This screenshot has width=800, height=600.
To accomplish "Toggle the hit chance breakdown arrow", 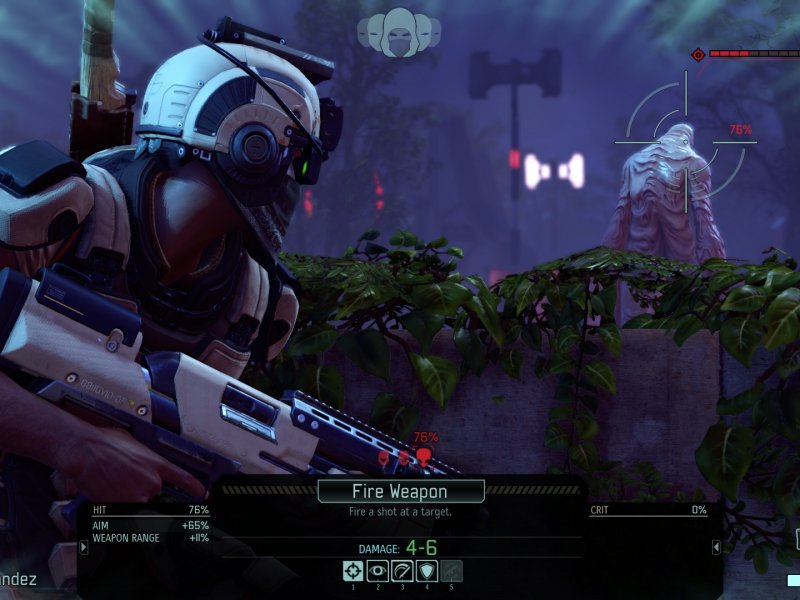I will pos(83,547).
